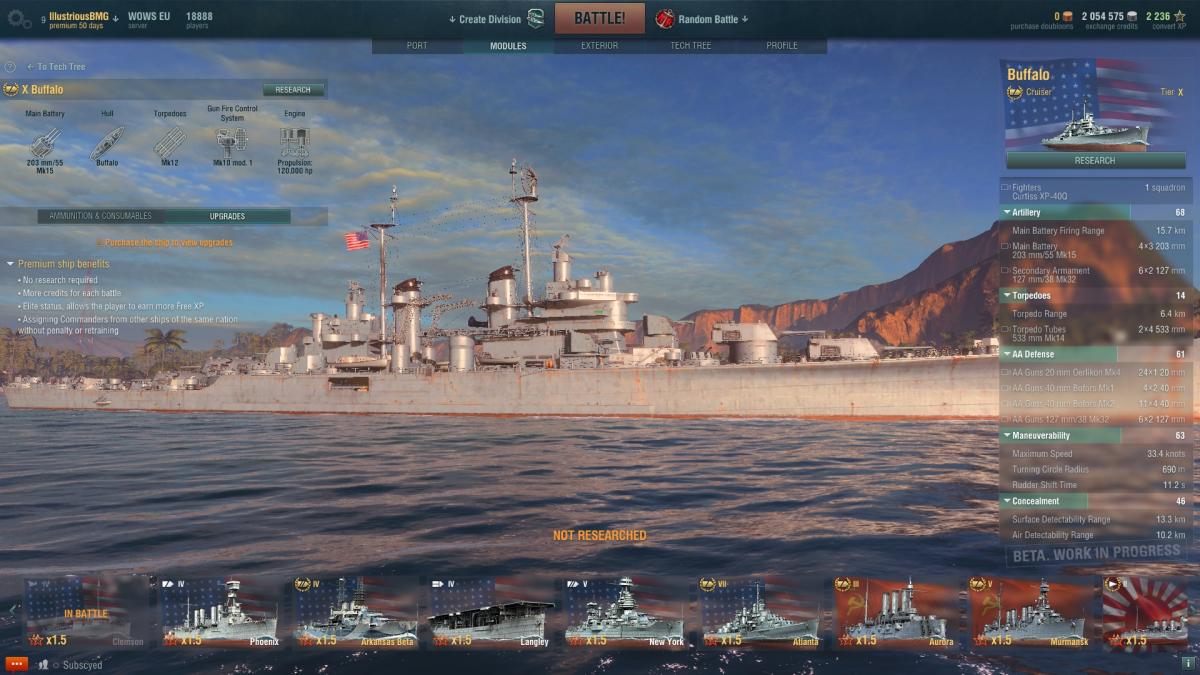Screen dimensions: 1200x675
Task: Return via the To Tech Tree link
Action: (x=60, y=67)
